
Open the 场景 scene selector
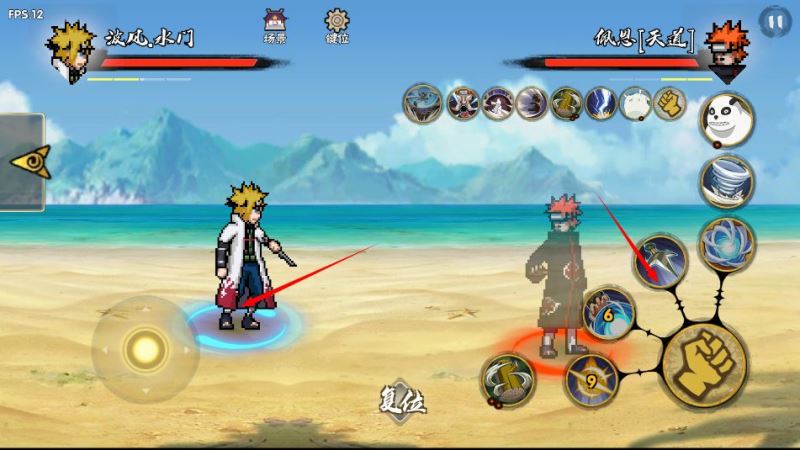273,24
